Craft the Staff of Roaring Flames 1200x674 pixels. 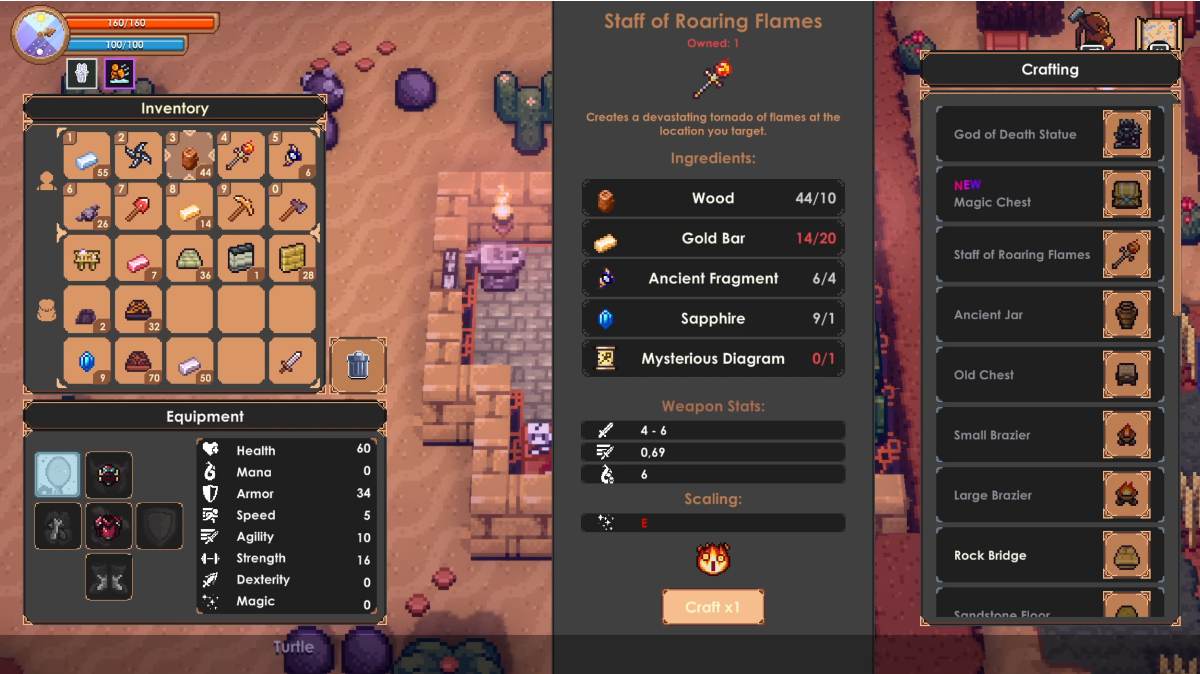713,607
